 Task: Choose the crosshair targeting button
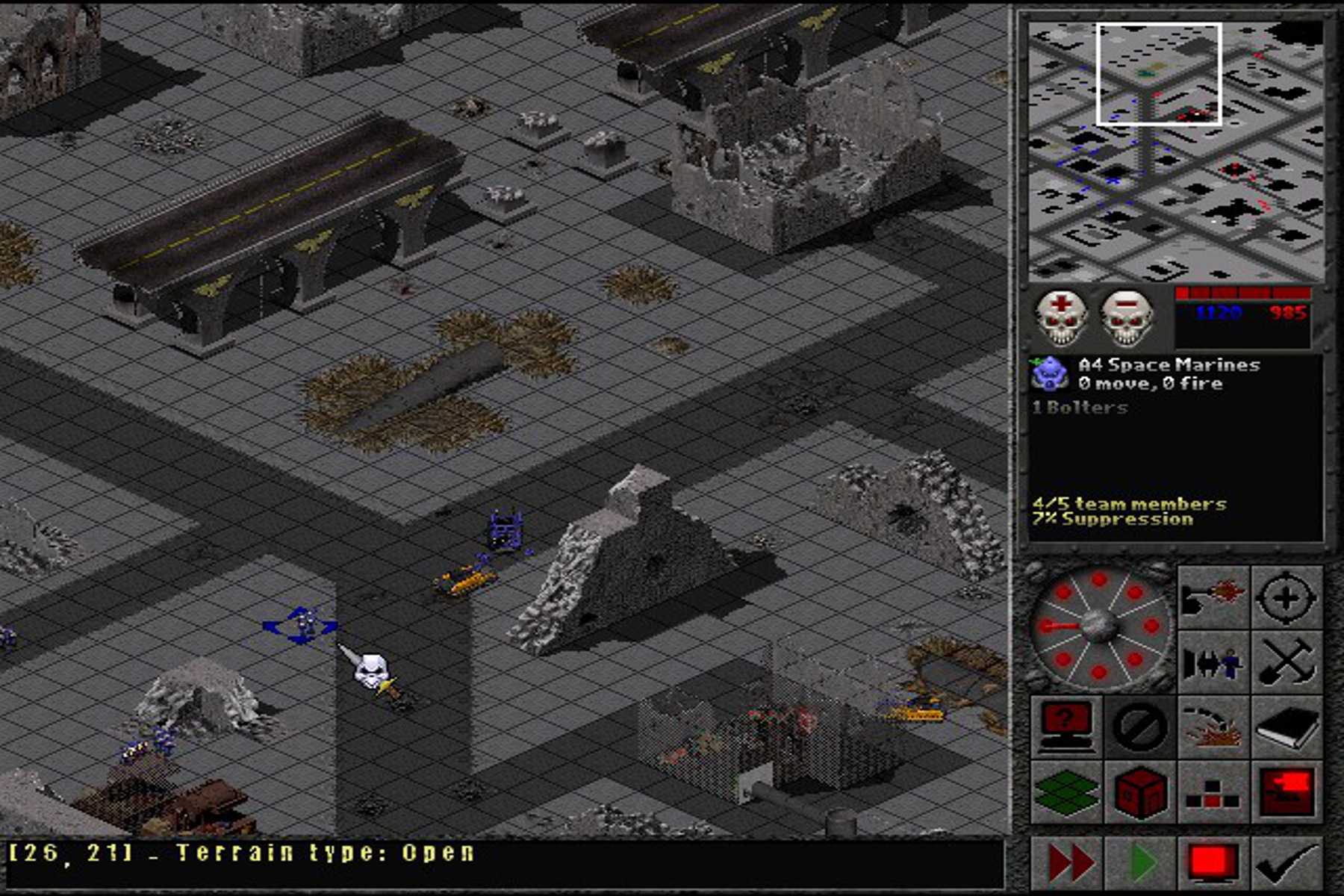[1286, 597]
